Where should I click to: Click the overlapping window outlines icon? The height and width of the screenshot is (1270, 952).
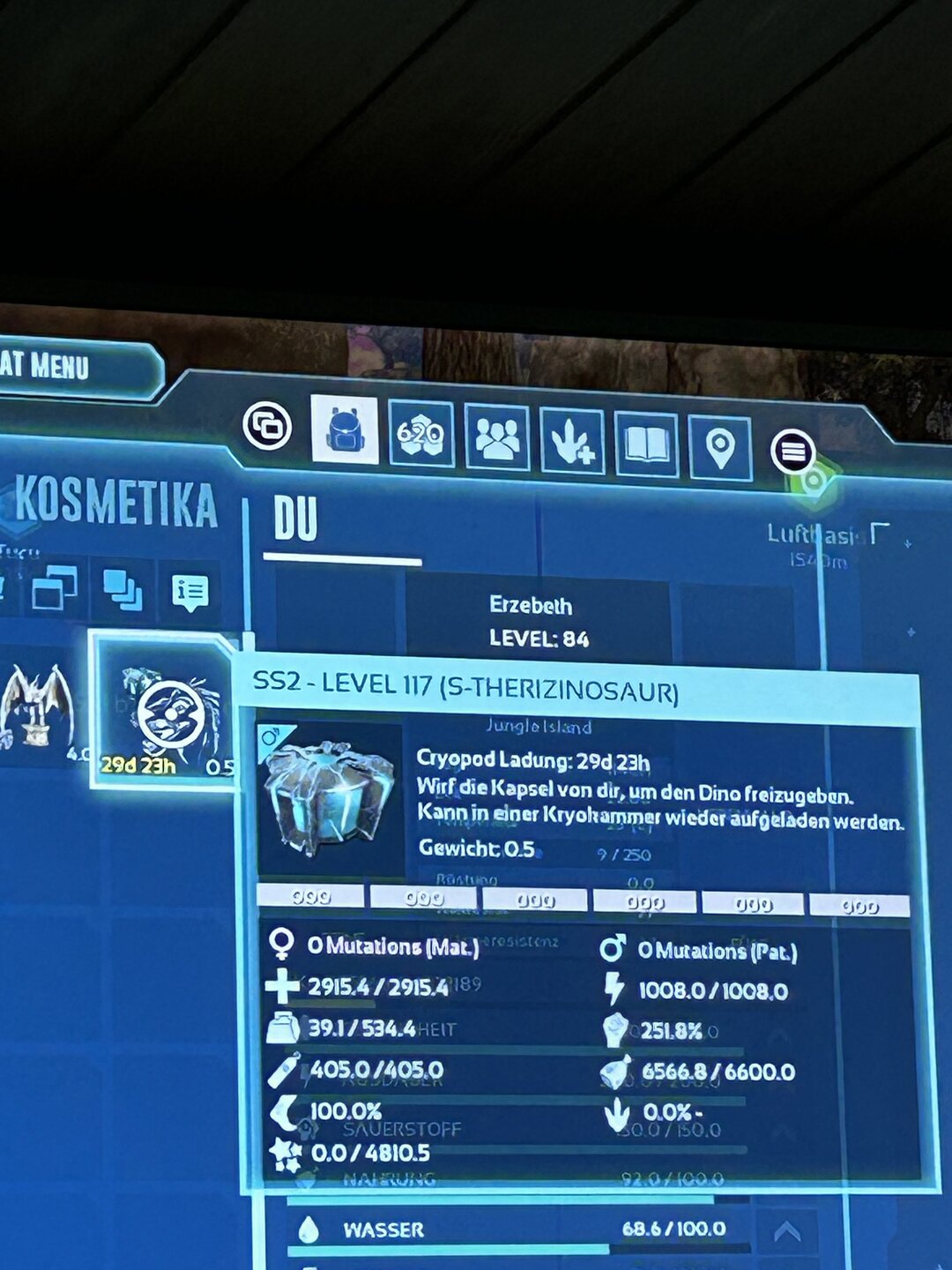tap(54, 588)
